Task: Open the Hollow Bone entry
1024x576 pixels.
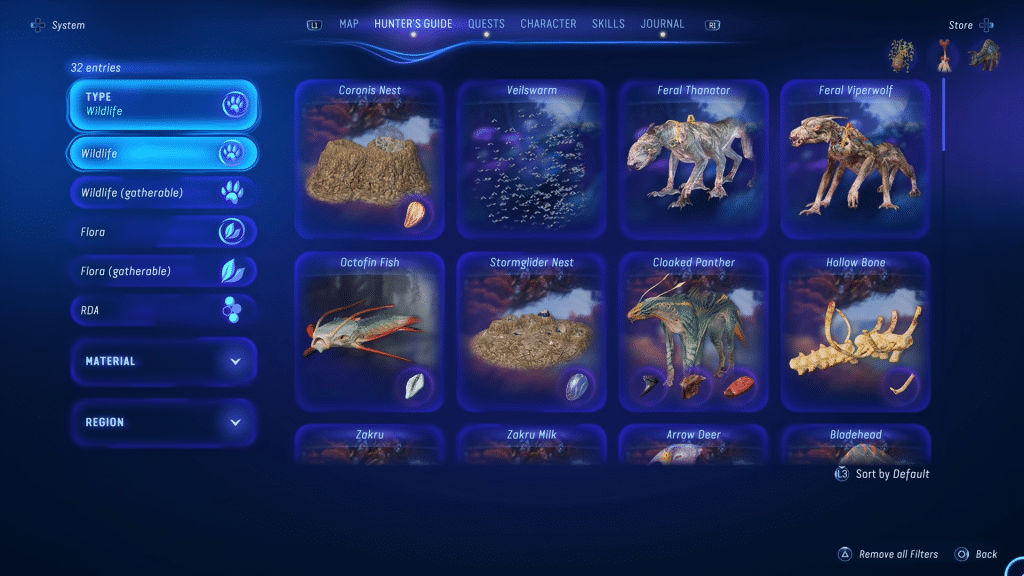Action: pos(855,332)
